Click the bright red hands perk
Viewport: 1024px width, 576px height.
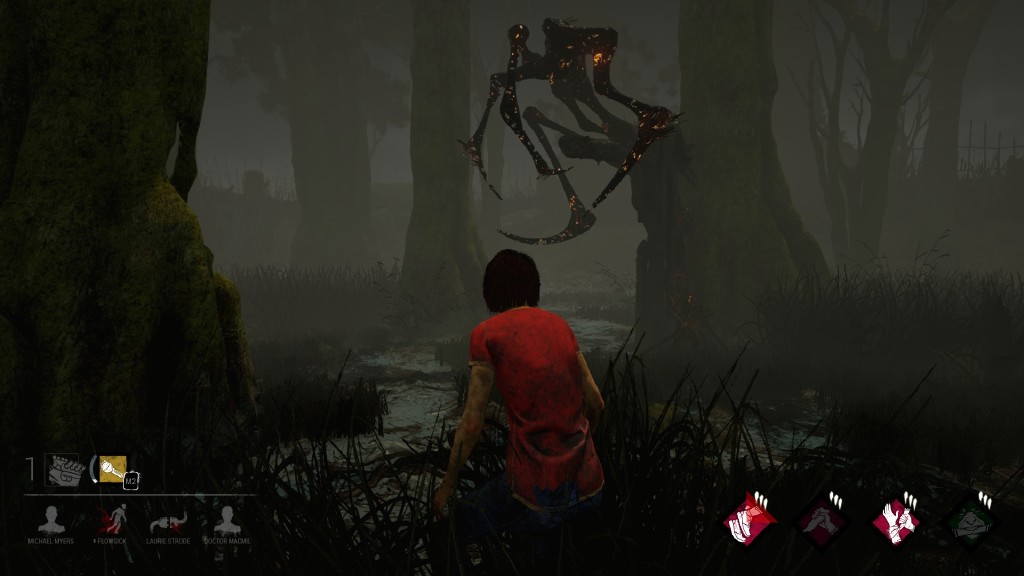749,520
